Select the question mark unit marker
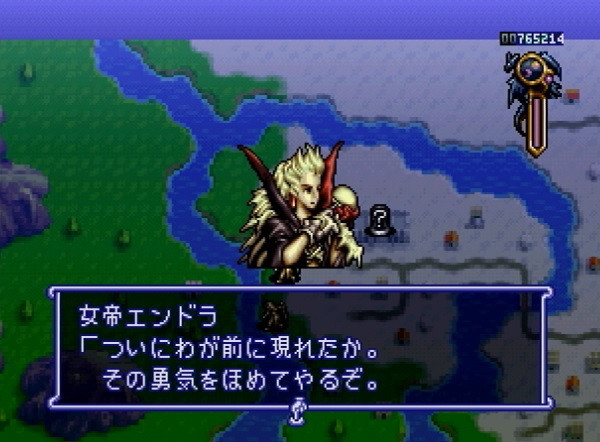600x442 pixels. click(380, 219)
